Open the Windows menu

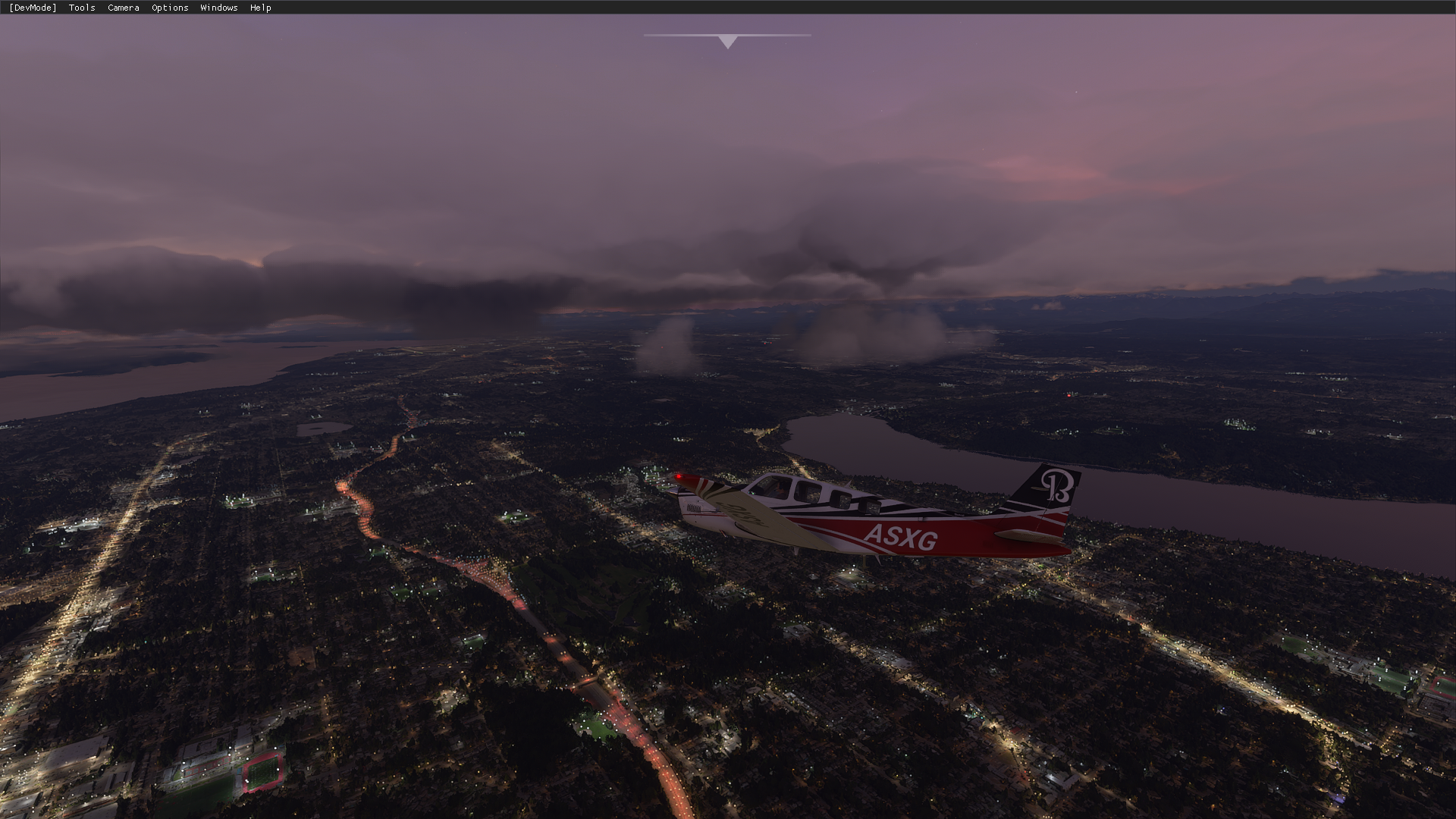coord(218,8)
